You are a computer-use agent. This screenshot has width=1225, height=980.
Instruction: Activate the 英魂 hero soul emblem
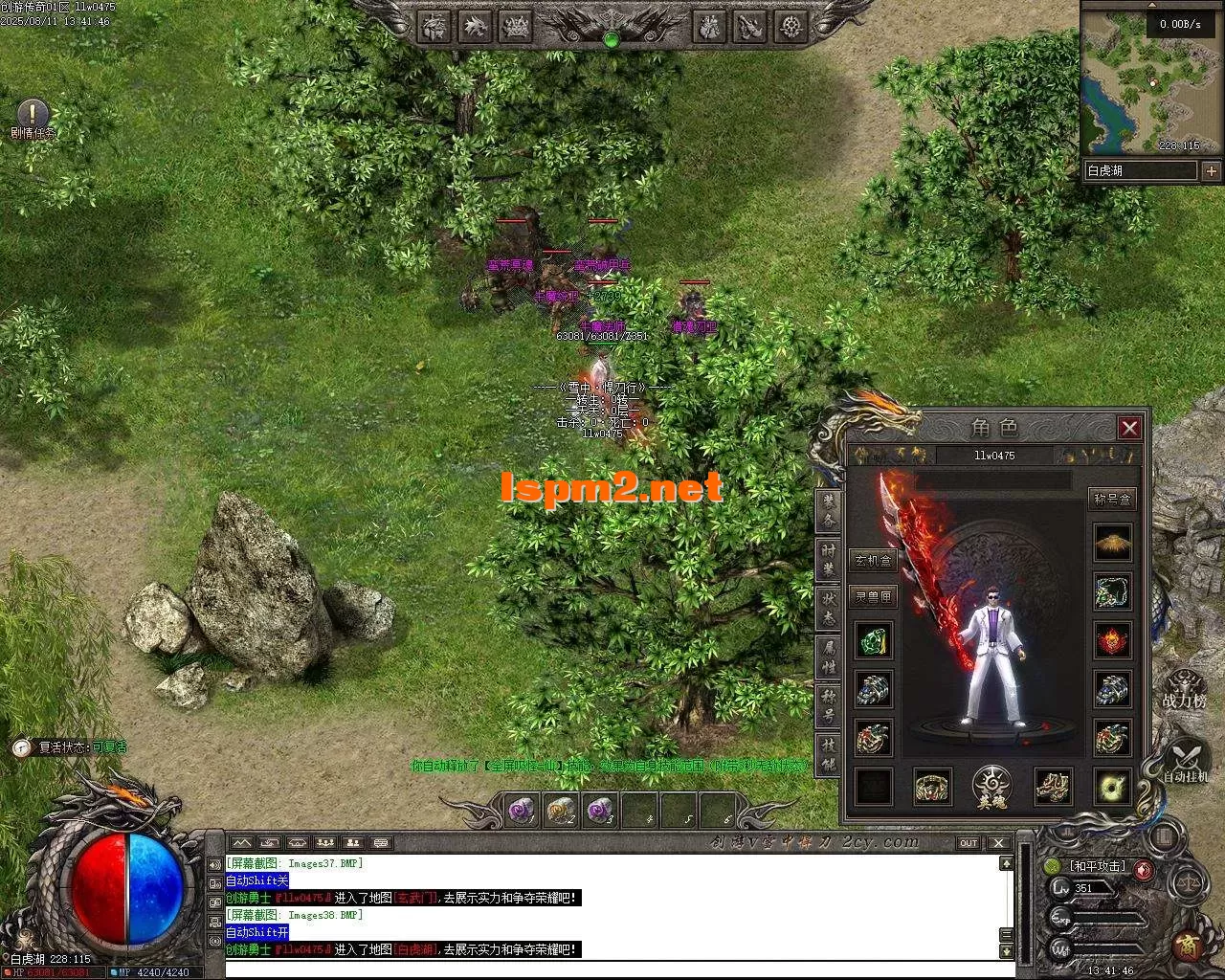tap(992, 788)
